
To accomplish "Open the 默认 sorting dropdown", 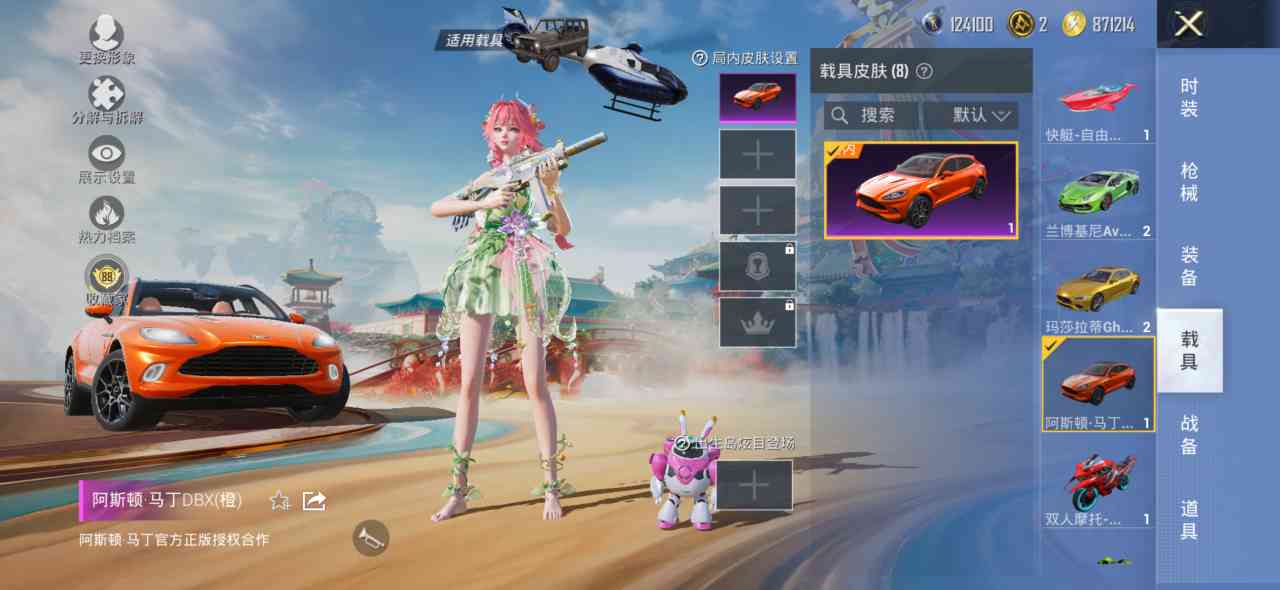I will pos(982,116).
